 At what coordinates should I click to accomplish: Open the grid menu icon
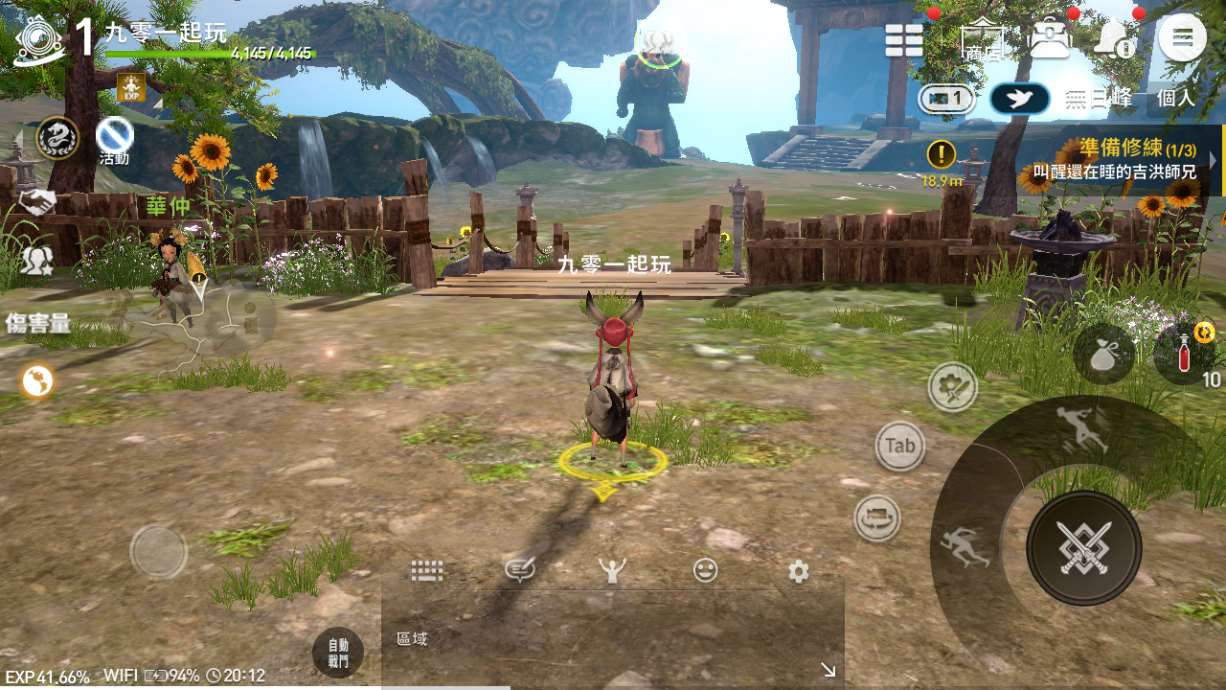click(x=904, y=40)
